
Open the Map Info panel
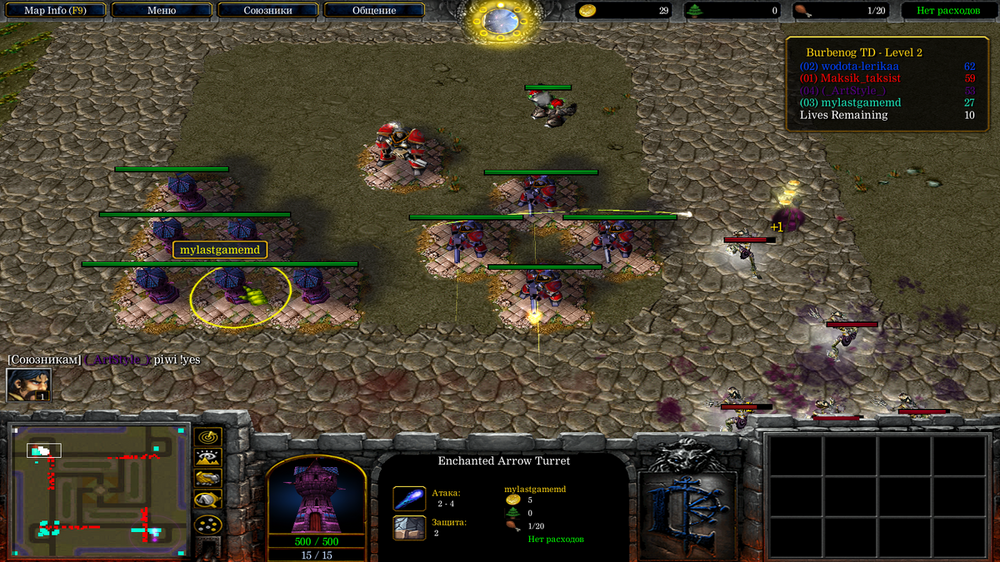(55, 10)
